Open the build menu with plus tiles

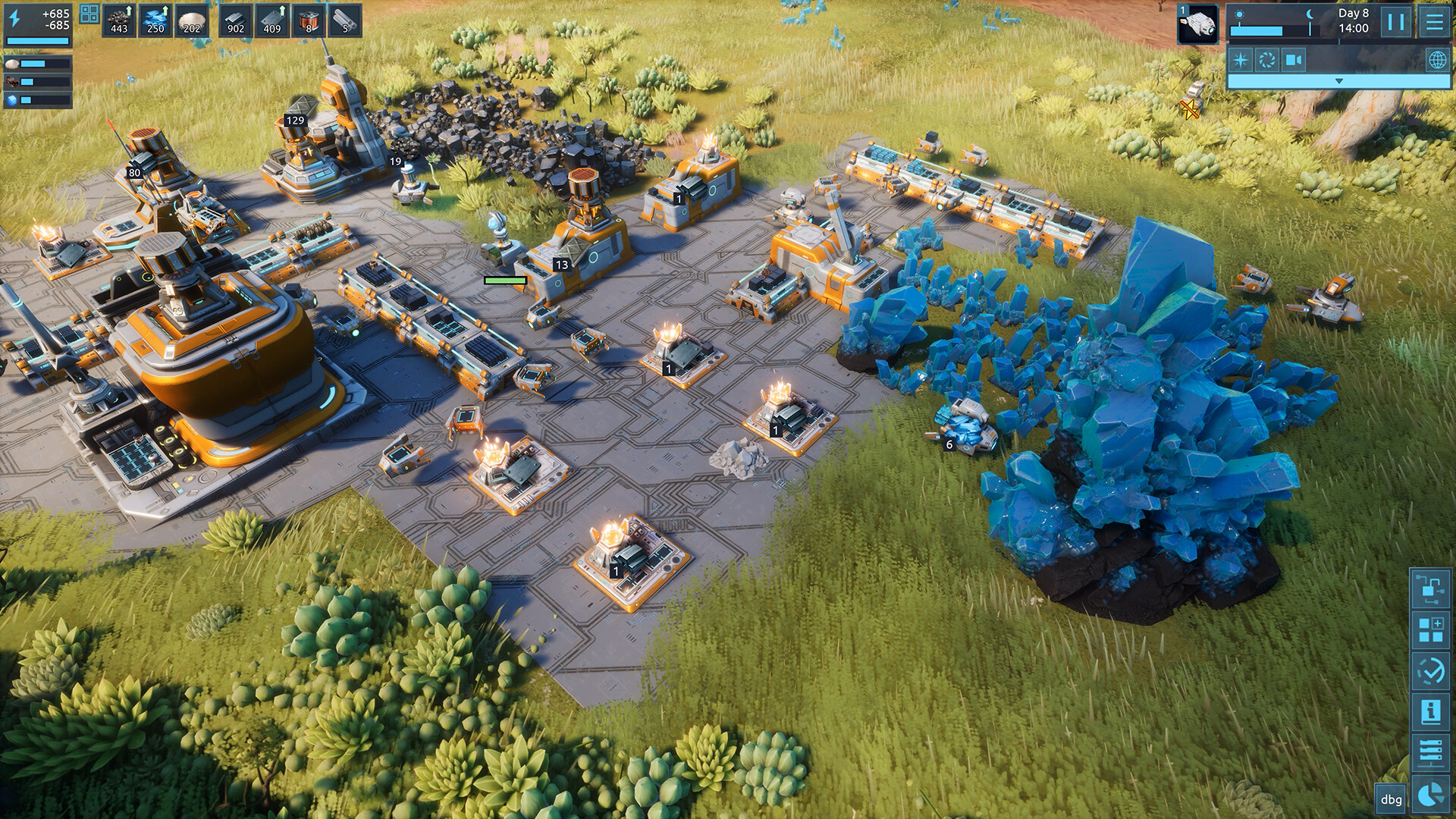pyautogui.click(x=1431, y=630)
